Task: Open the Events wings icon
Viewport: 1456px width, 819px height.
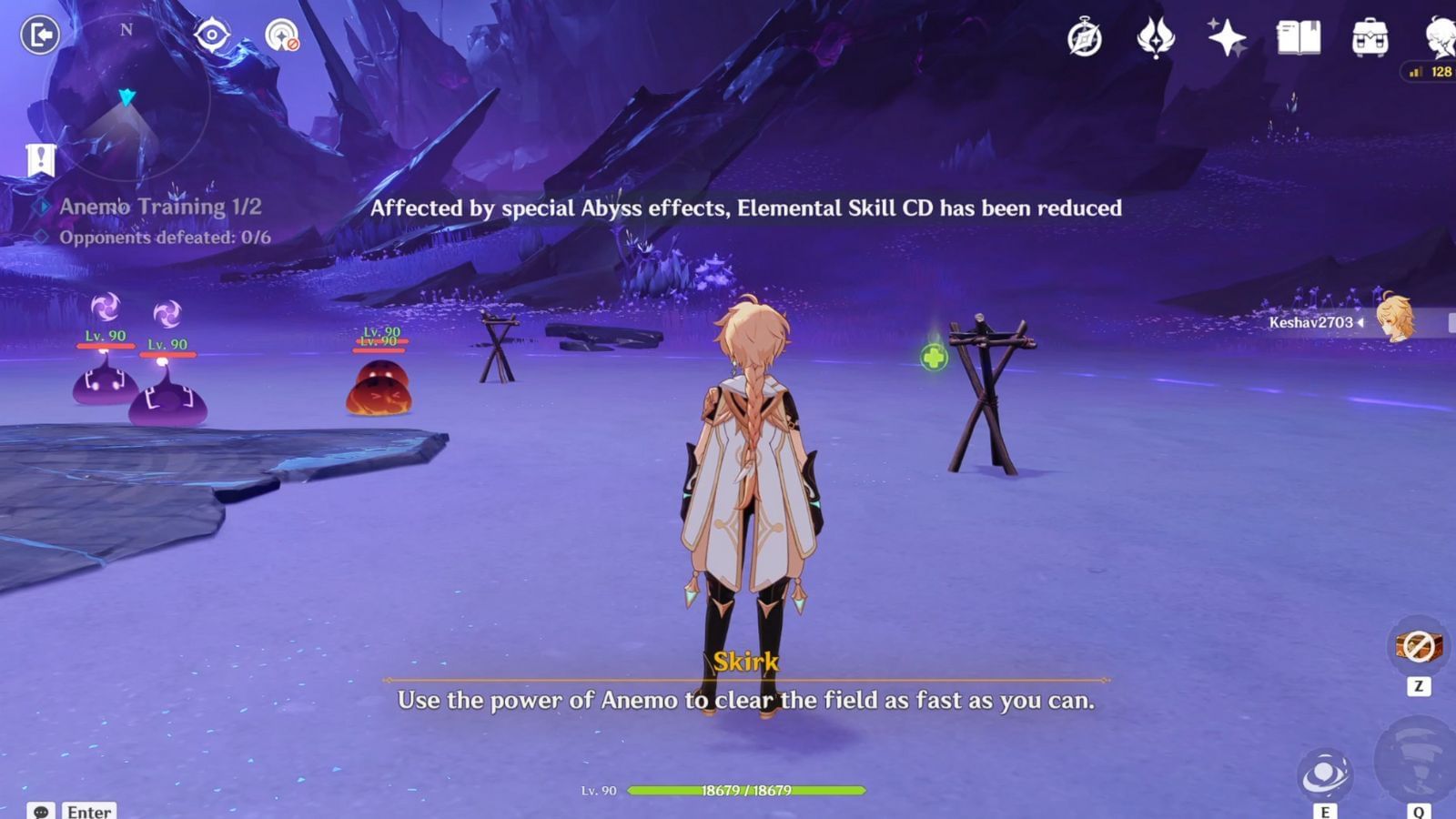Action: point(1157,38)
